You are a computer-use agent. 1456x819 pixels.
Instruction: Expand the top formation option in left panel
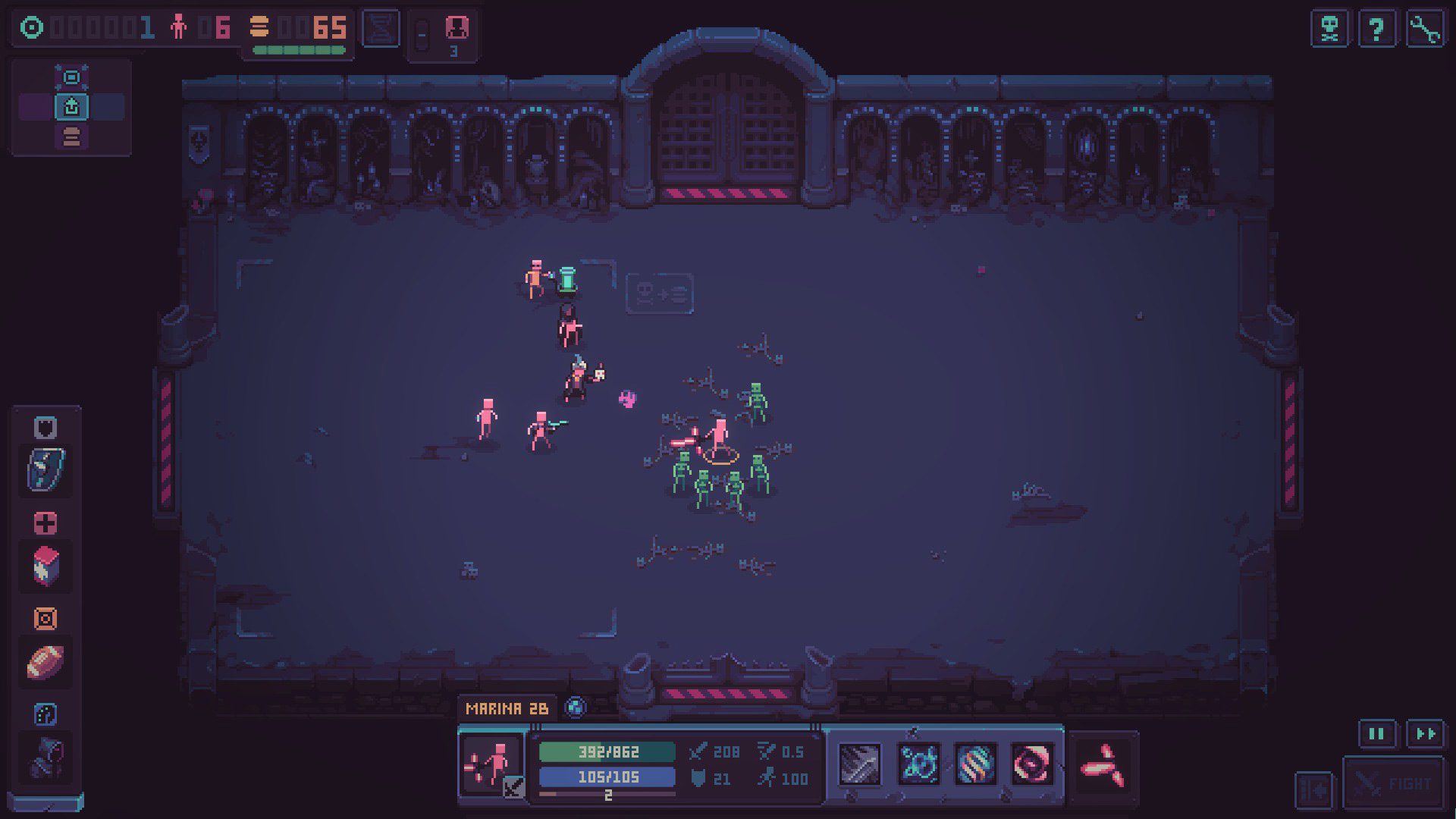[71, 77]
